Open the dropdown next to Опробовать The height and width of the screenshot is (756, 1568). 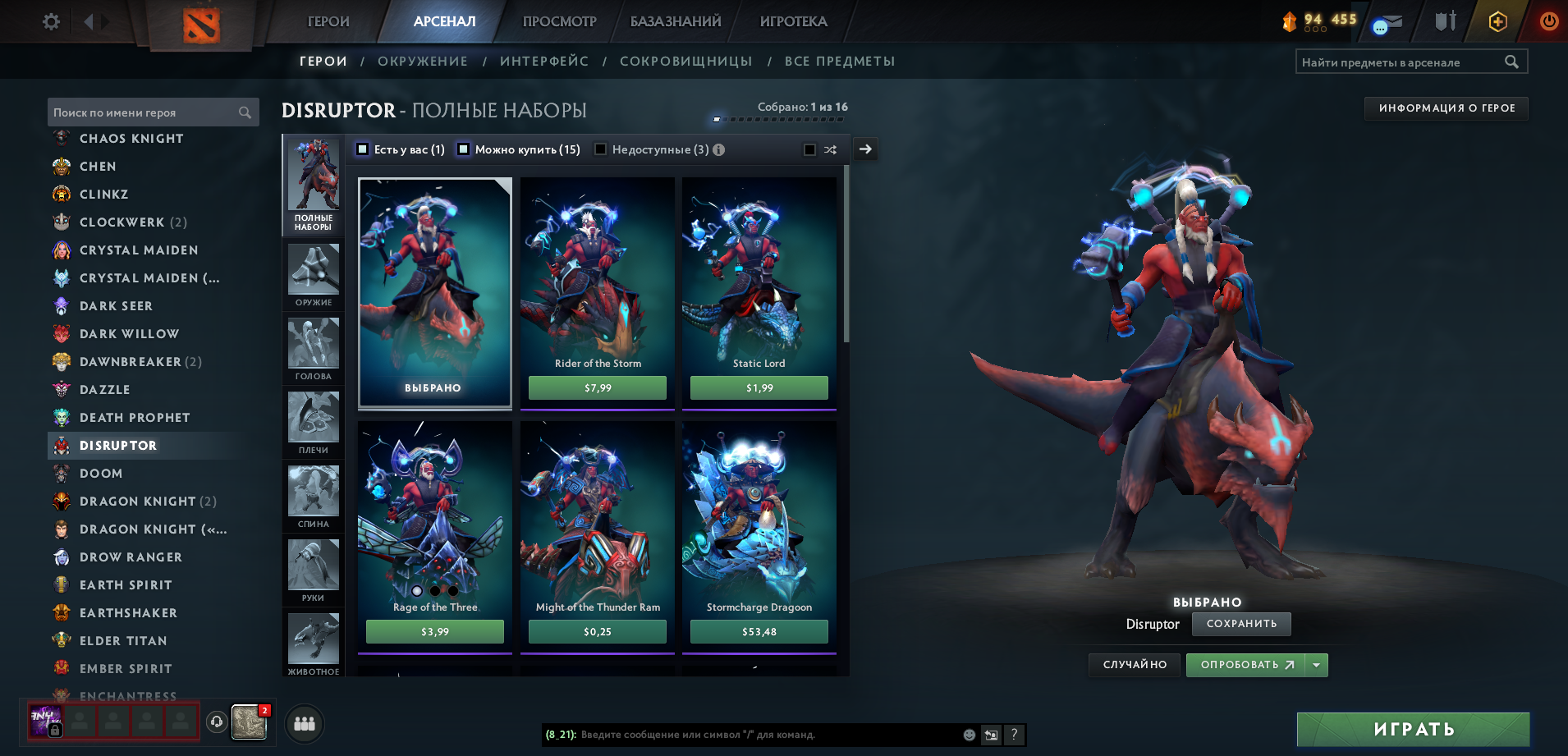click(1317, 665)
